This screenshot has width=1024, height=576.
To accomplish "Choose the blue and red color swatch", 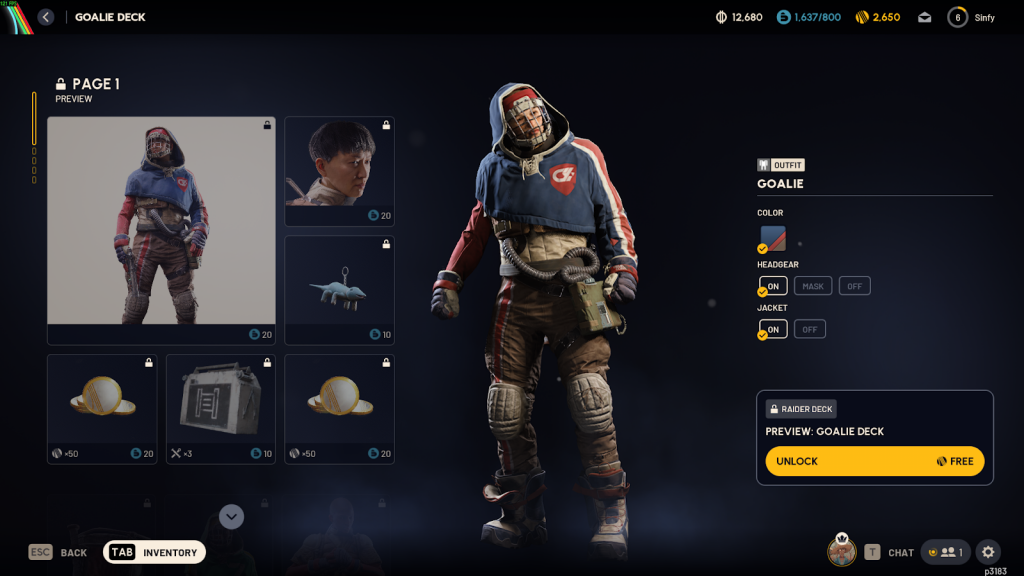I will click(773, 239).
